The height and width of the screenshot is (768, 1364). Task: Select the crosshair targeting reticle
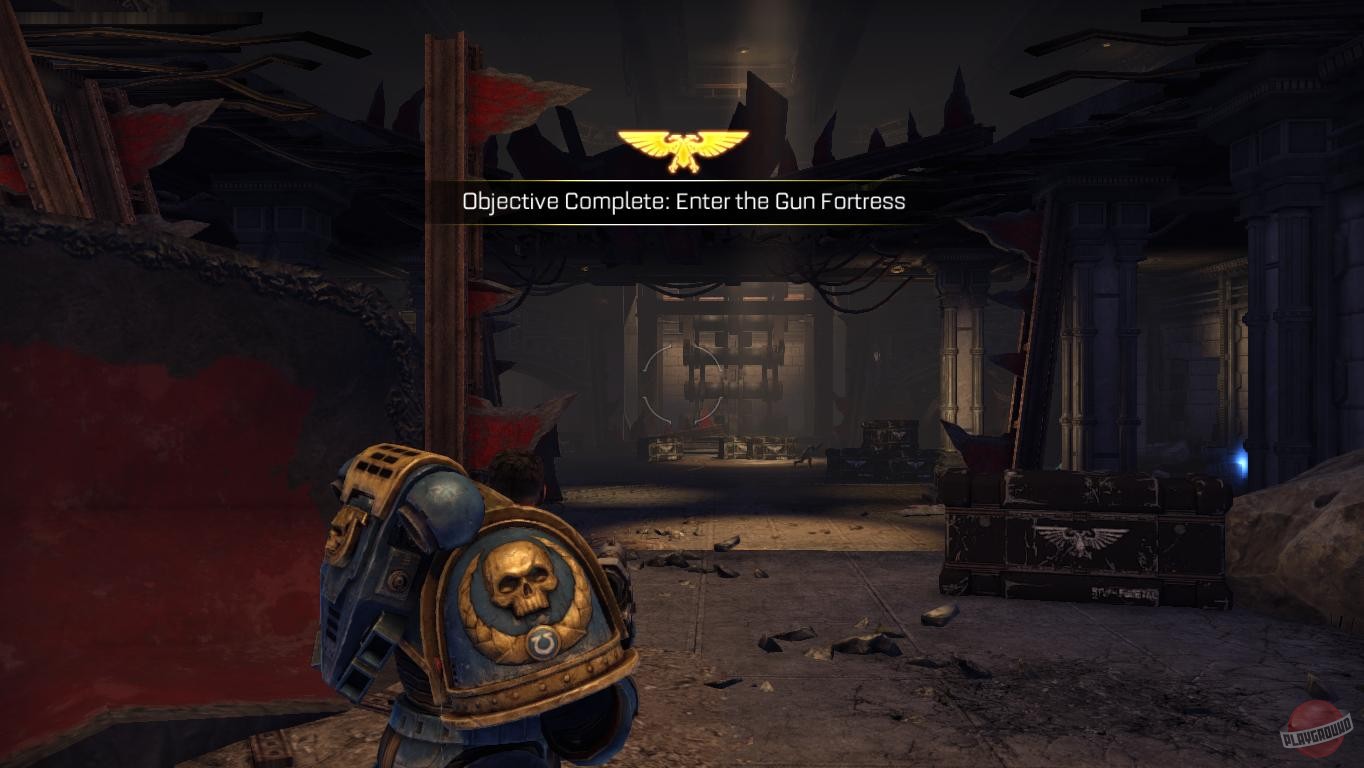(680, 385)
